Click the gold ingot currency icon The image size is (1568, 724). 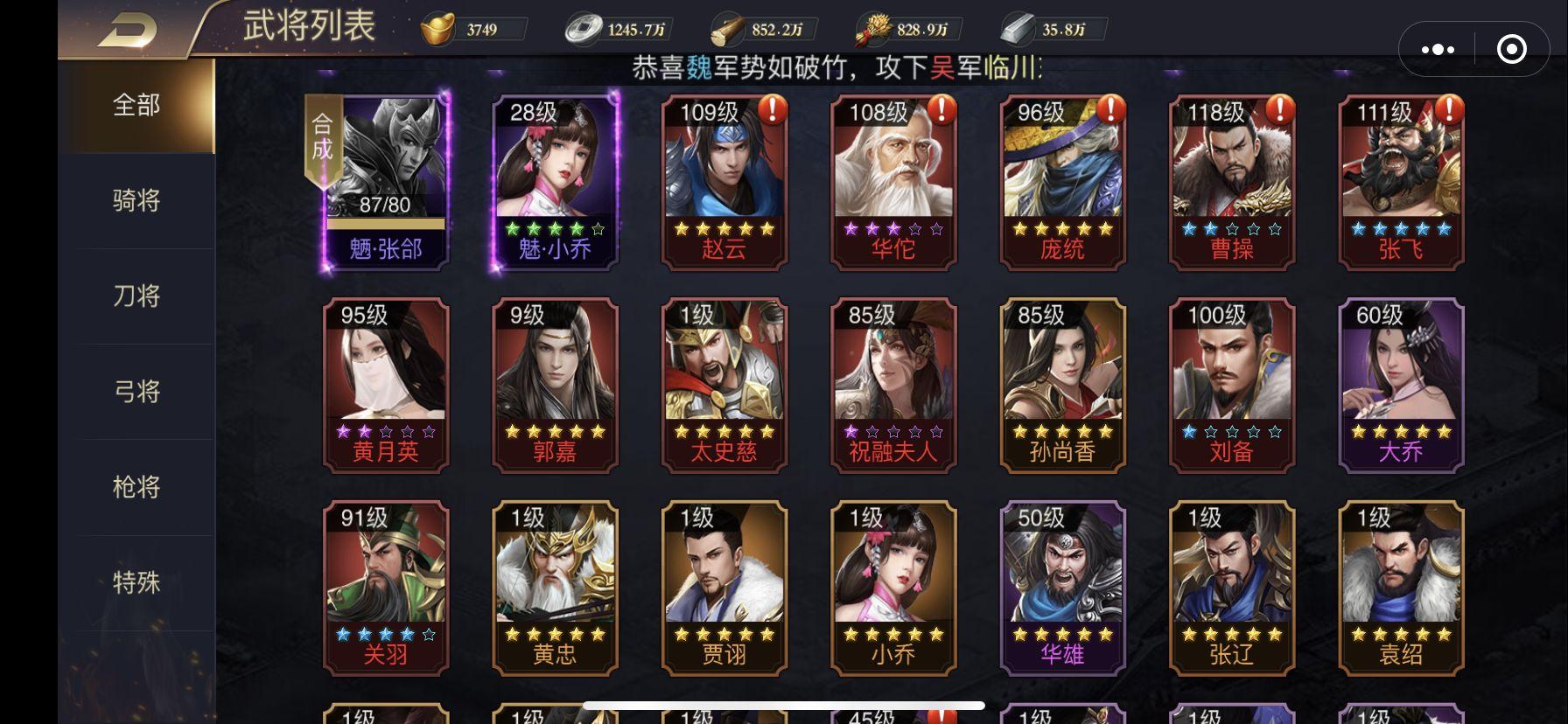[x=439, y=27]
